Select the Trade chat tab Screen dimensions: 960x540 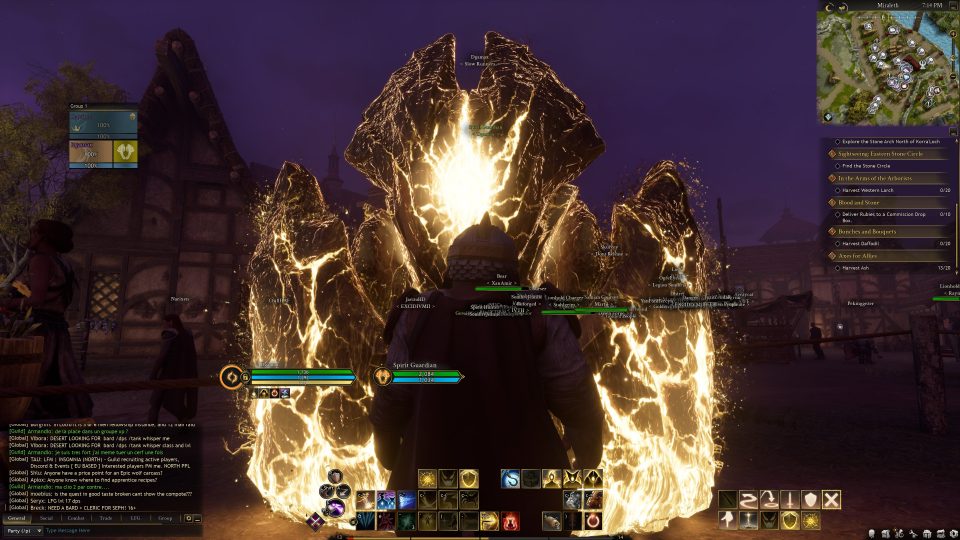click(x=106, y=518)
